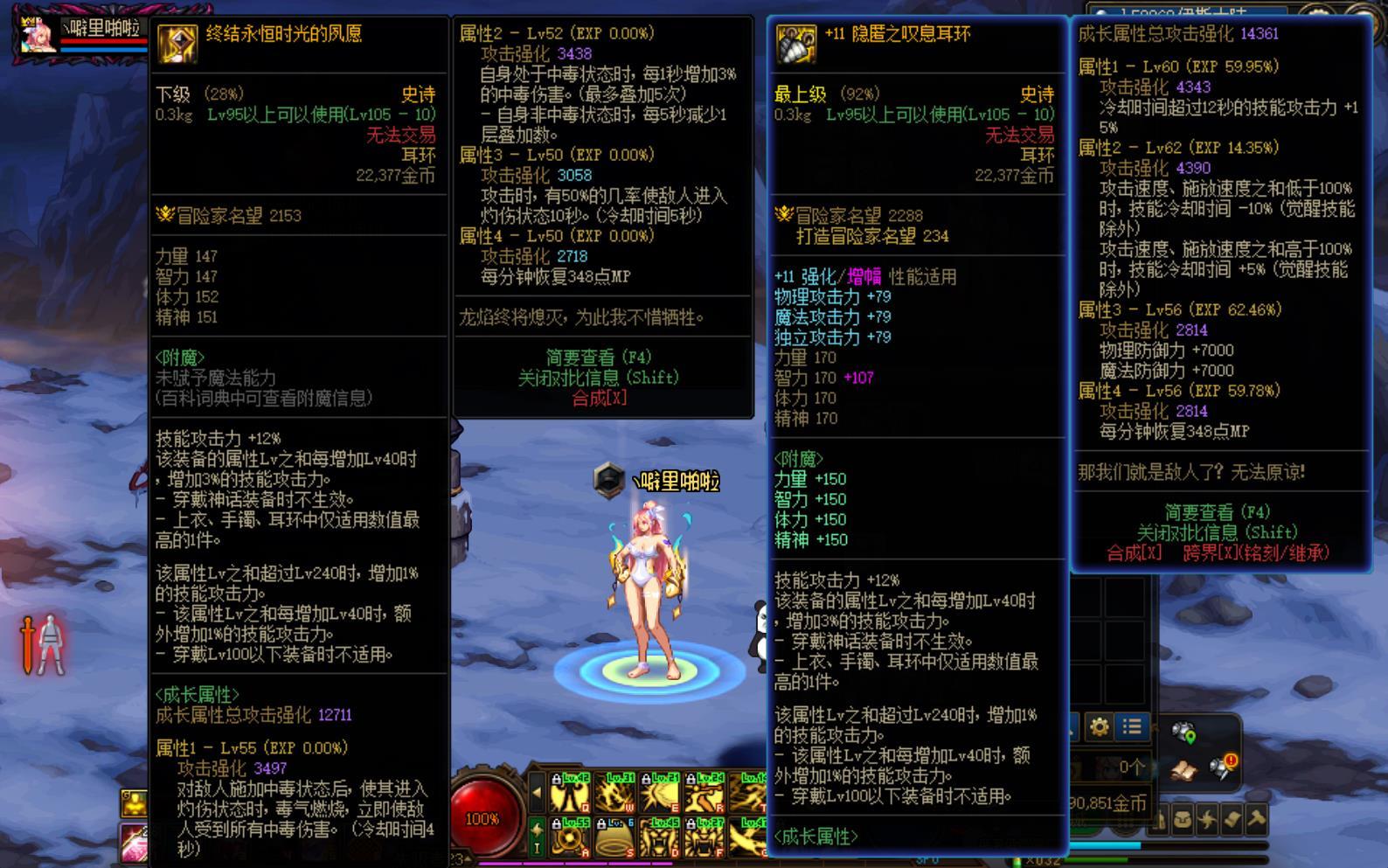Open the adventure book icon
Viewport: 1388px width, 868px height.
click(x=1185, y=773)
